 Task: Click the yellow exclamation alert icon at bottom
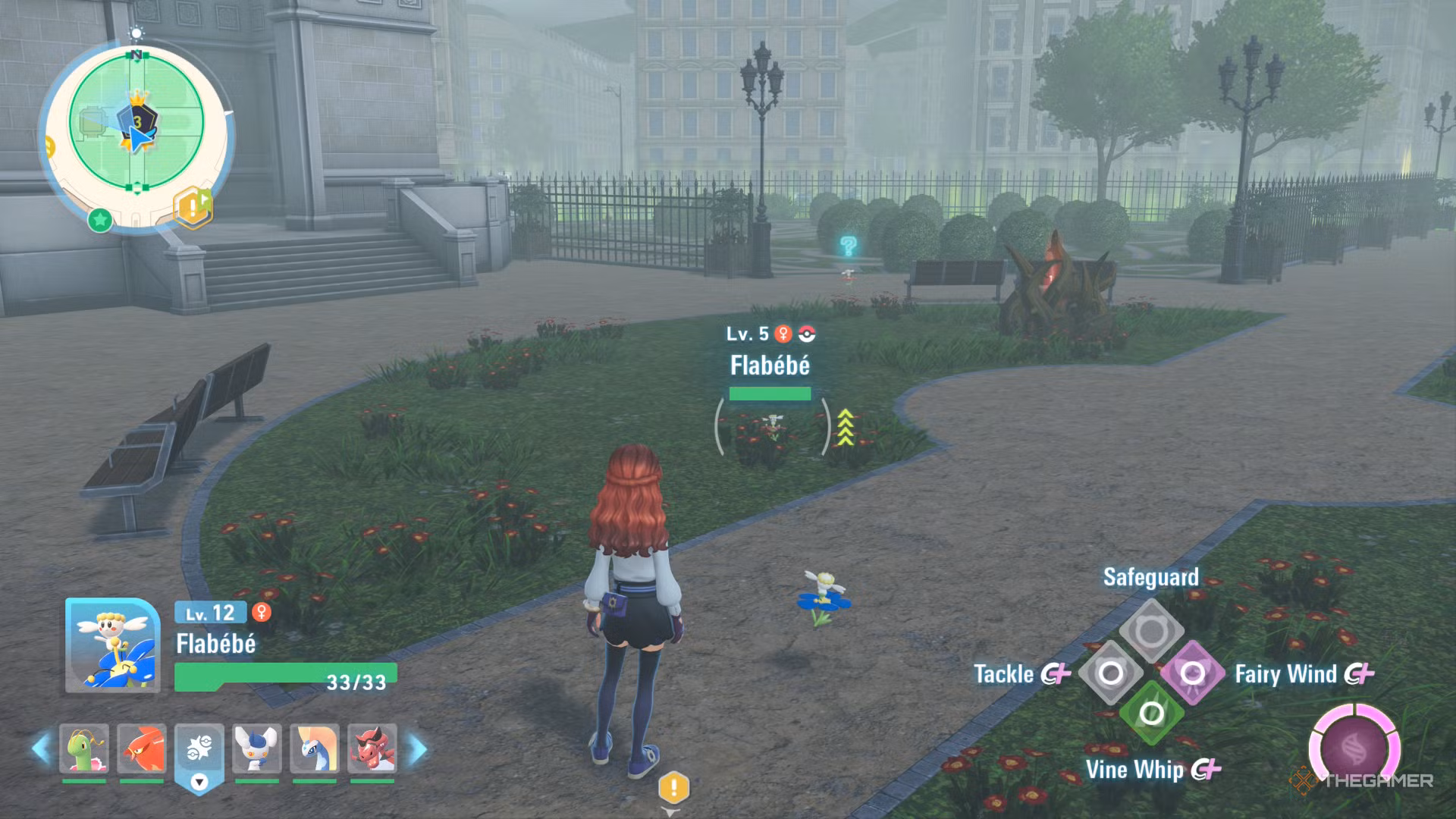[673, 788]
